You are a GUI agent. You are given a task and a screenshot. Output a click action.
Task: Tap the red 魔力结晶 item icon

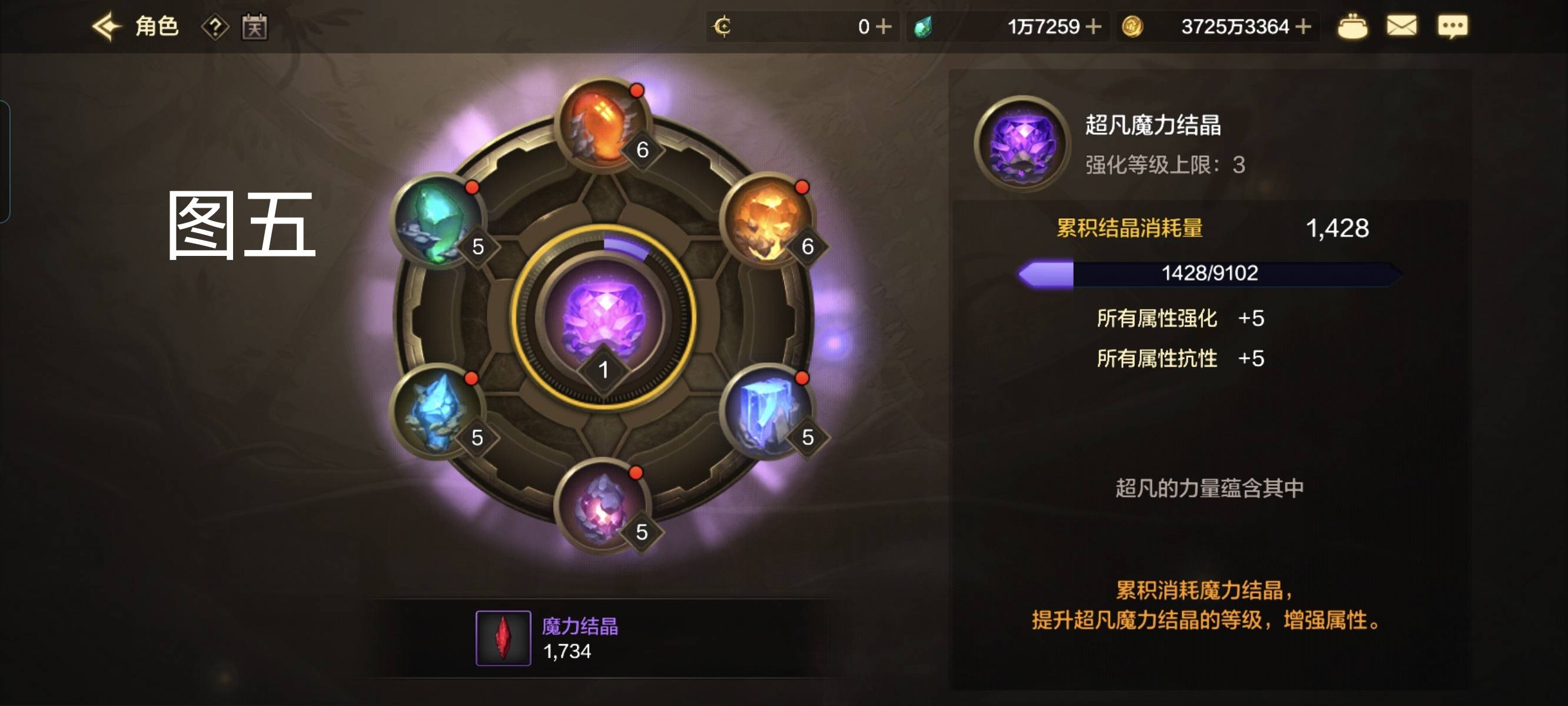[x=503, y=638]
